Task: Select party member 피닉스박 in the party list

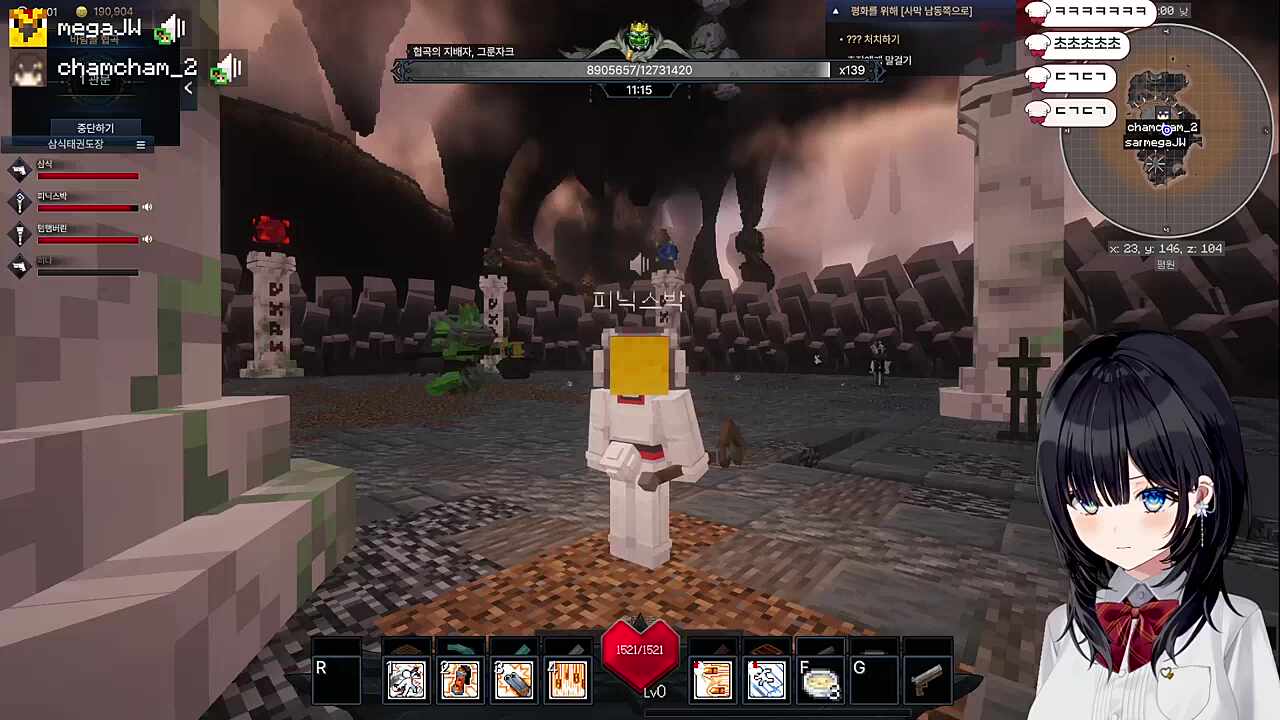Action: pyautogui.click(x=86, y=203)
